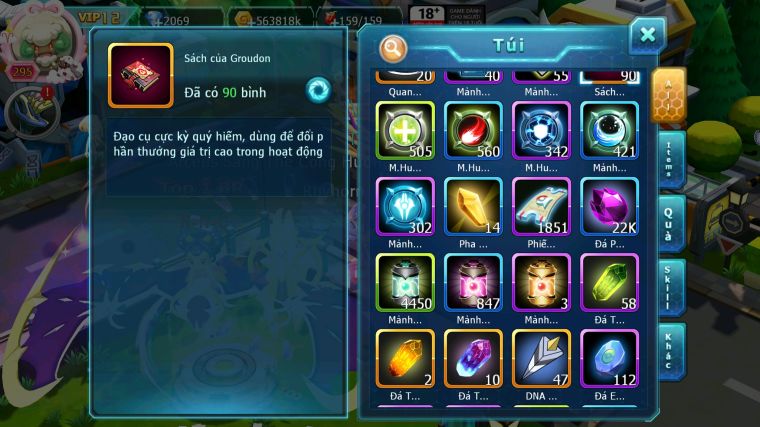Select the ticket item with 1851
The width and height of the screenshot is (760, 427).
541,207
